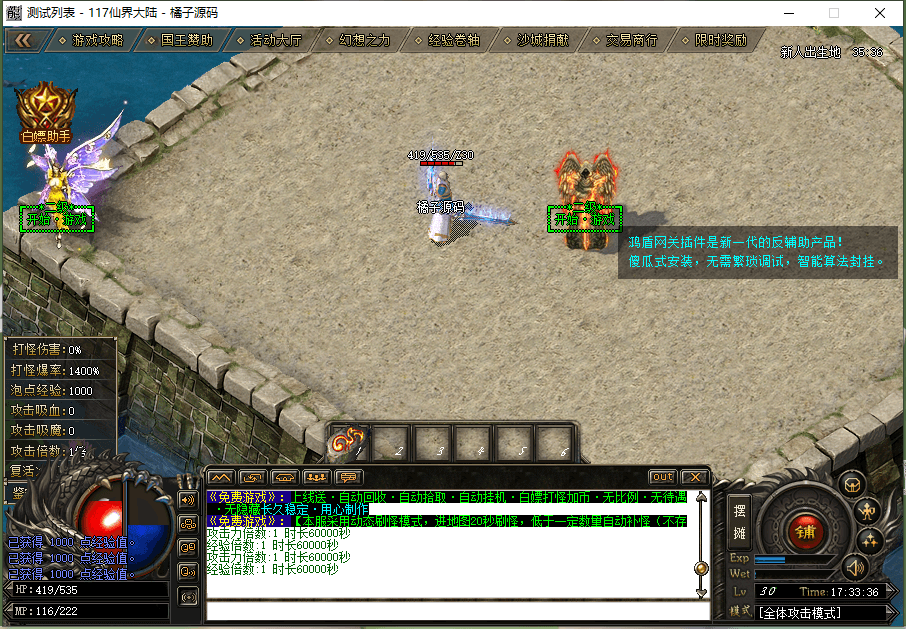Collapse the top menu with the double-arrow button
Viewport: 906px width, 629px height.
[24, 41]
